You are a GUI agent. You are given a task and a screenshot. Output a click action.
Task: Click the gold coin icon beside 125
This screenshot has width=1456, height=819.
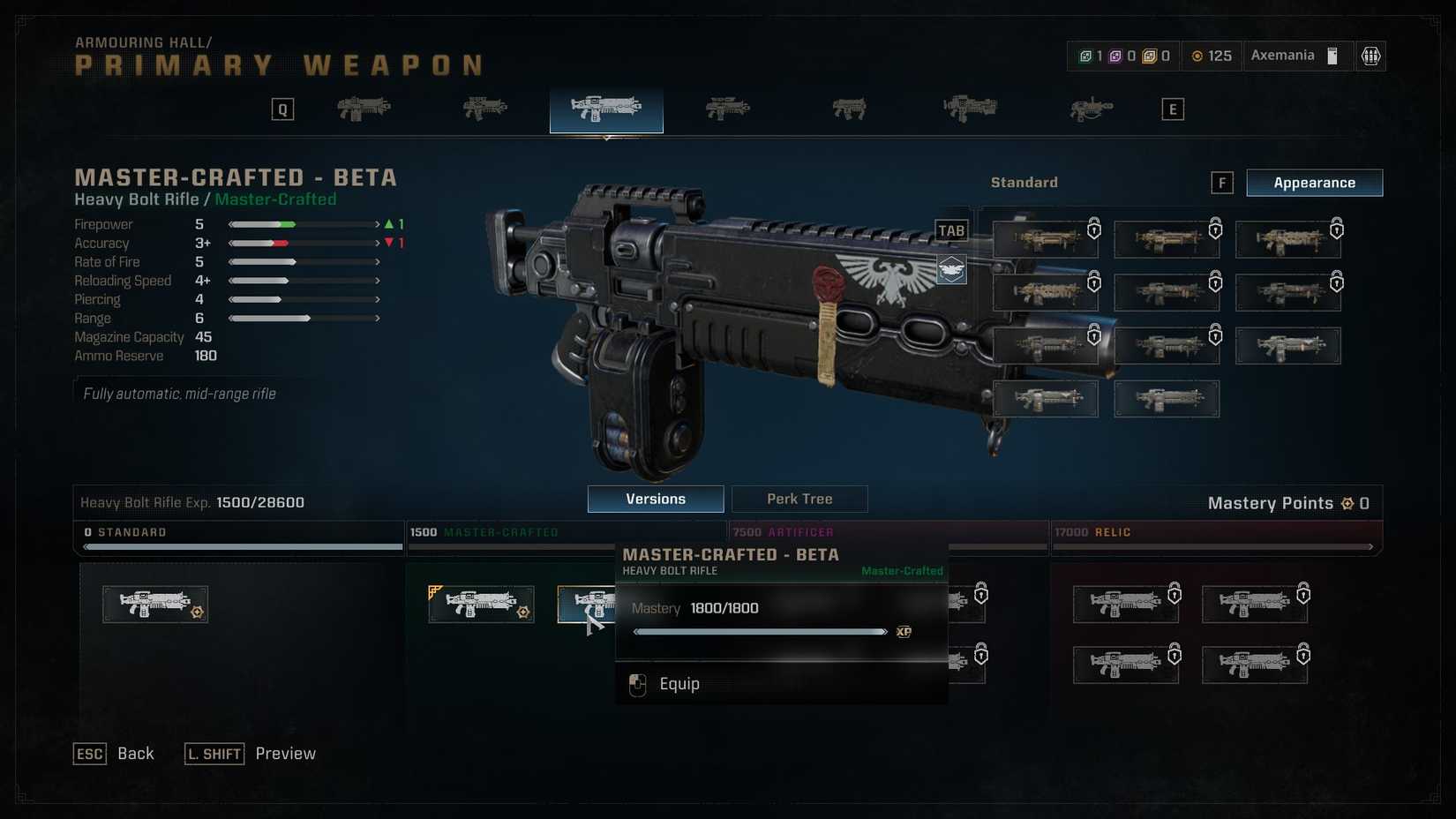[x=1197, y=56]
